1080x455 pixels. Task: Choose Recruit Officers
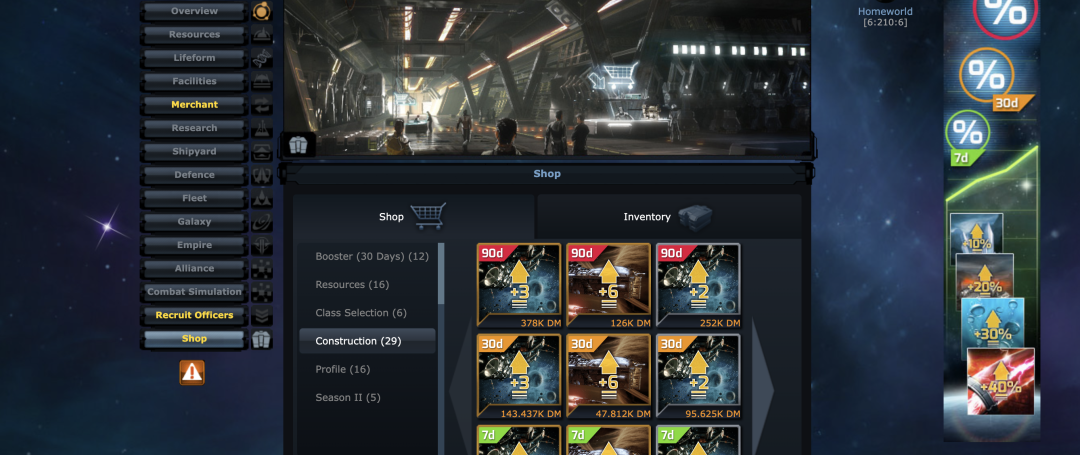194,315
